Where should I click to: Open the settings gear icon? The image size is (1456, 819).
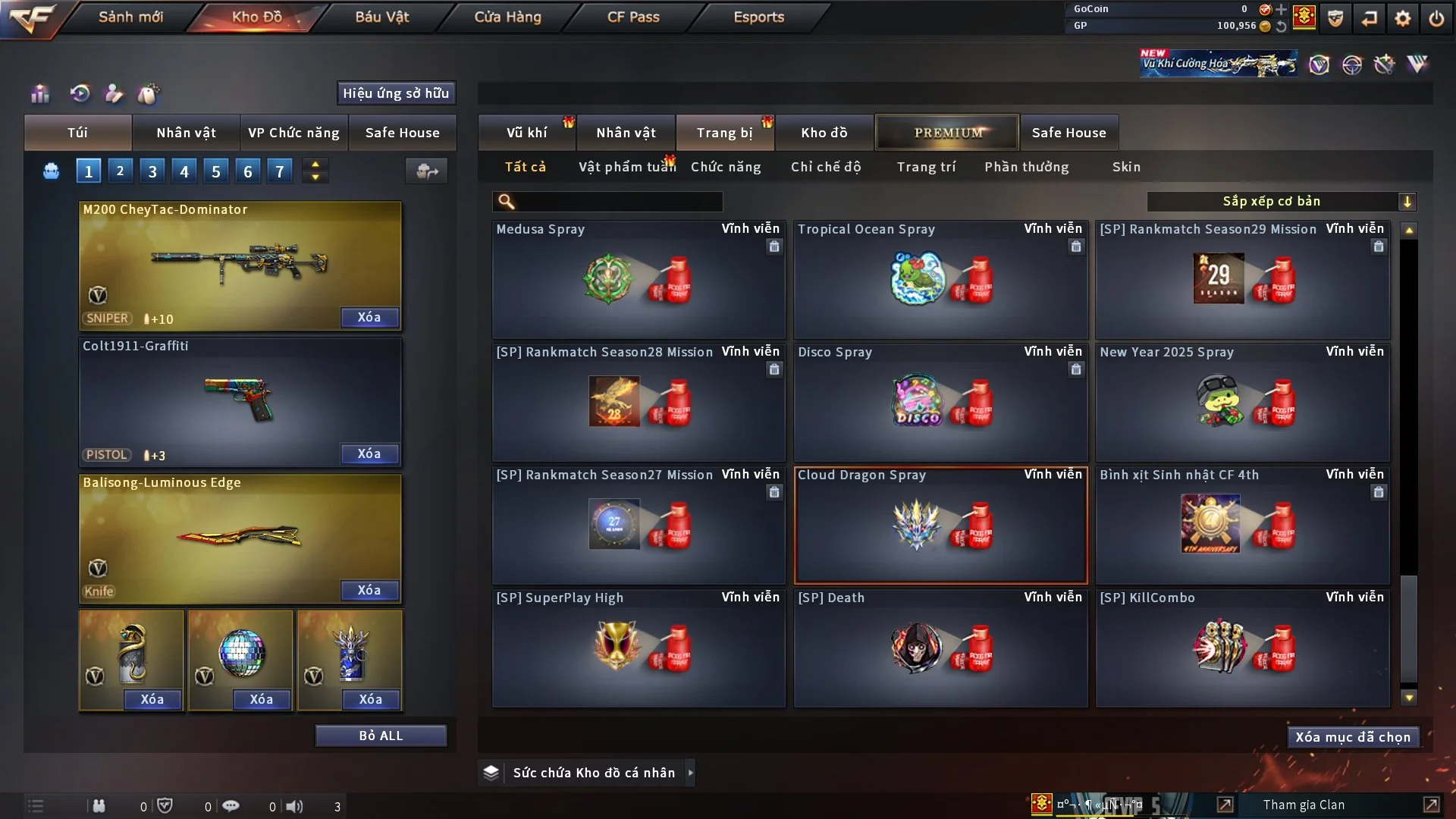coord(1402,18)
